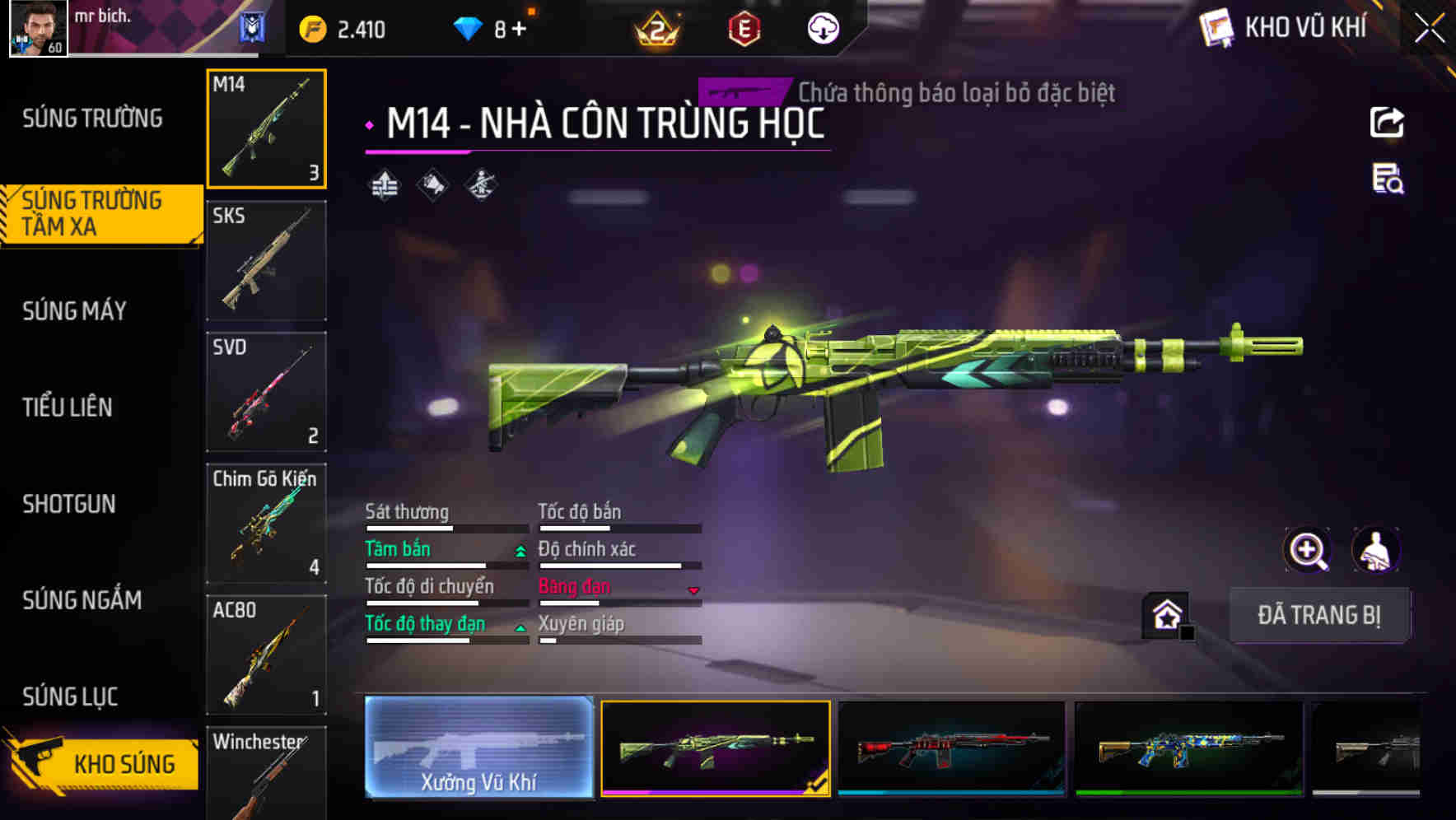This screenshot has width=1456, height=820.
Task: Open the SÚNG MÁY weapon category
Action: (x=74, y=311)
